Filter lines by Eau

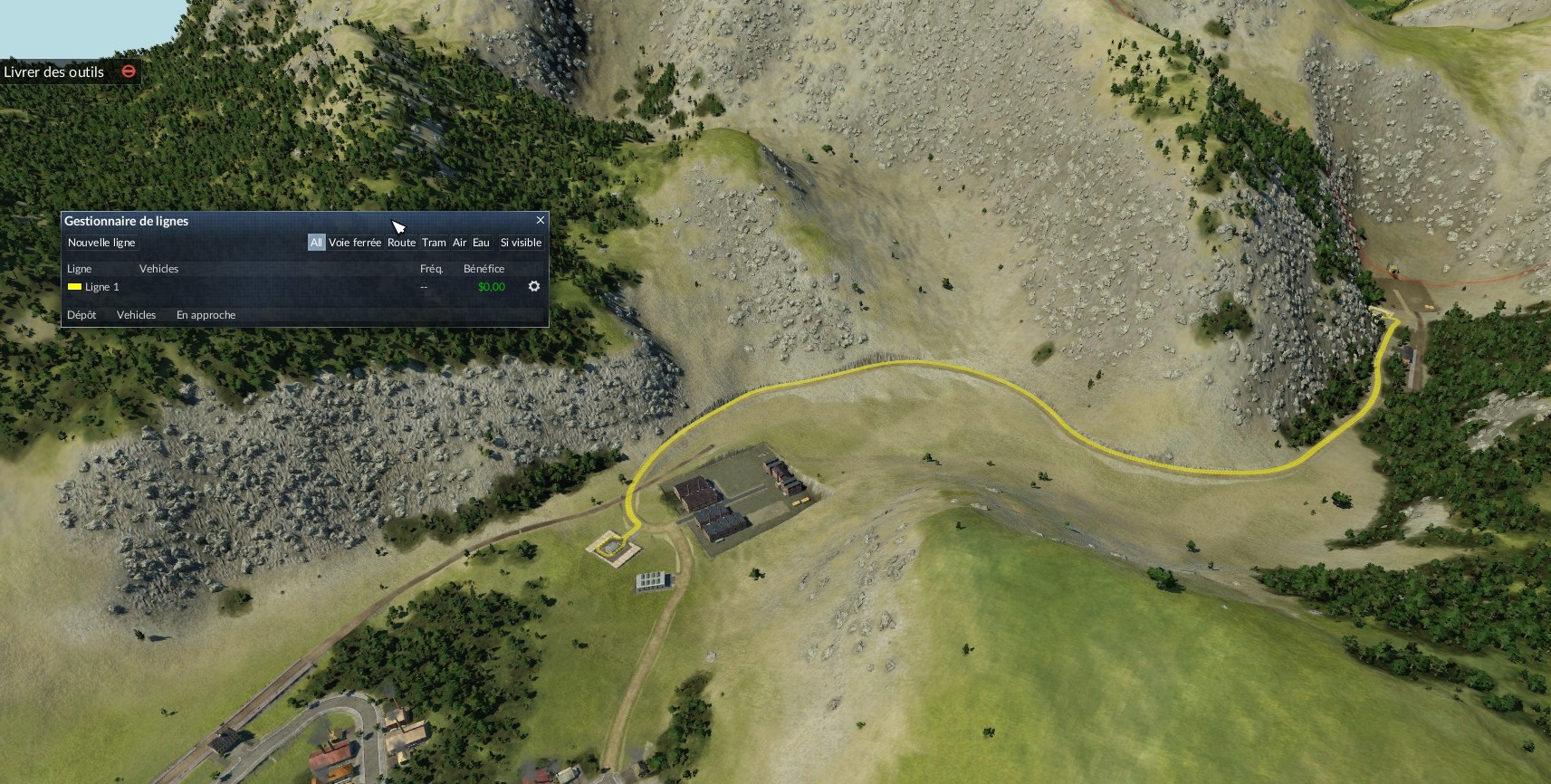click(x=481, y=243)
